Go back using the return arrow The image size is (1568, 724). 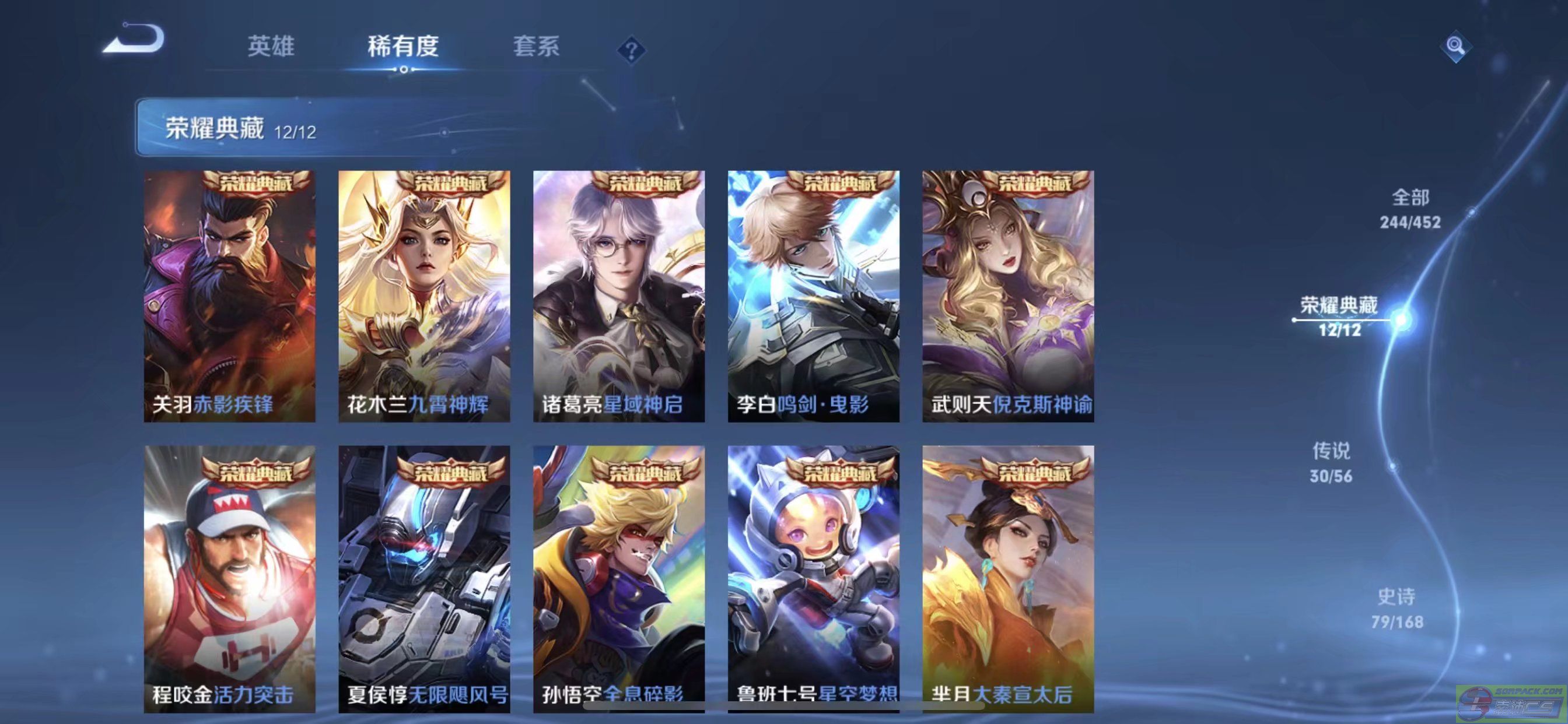click(134, 40)
